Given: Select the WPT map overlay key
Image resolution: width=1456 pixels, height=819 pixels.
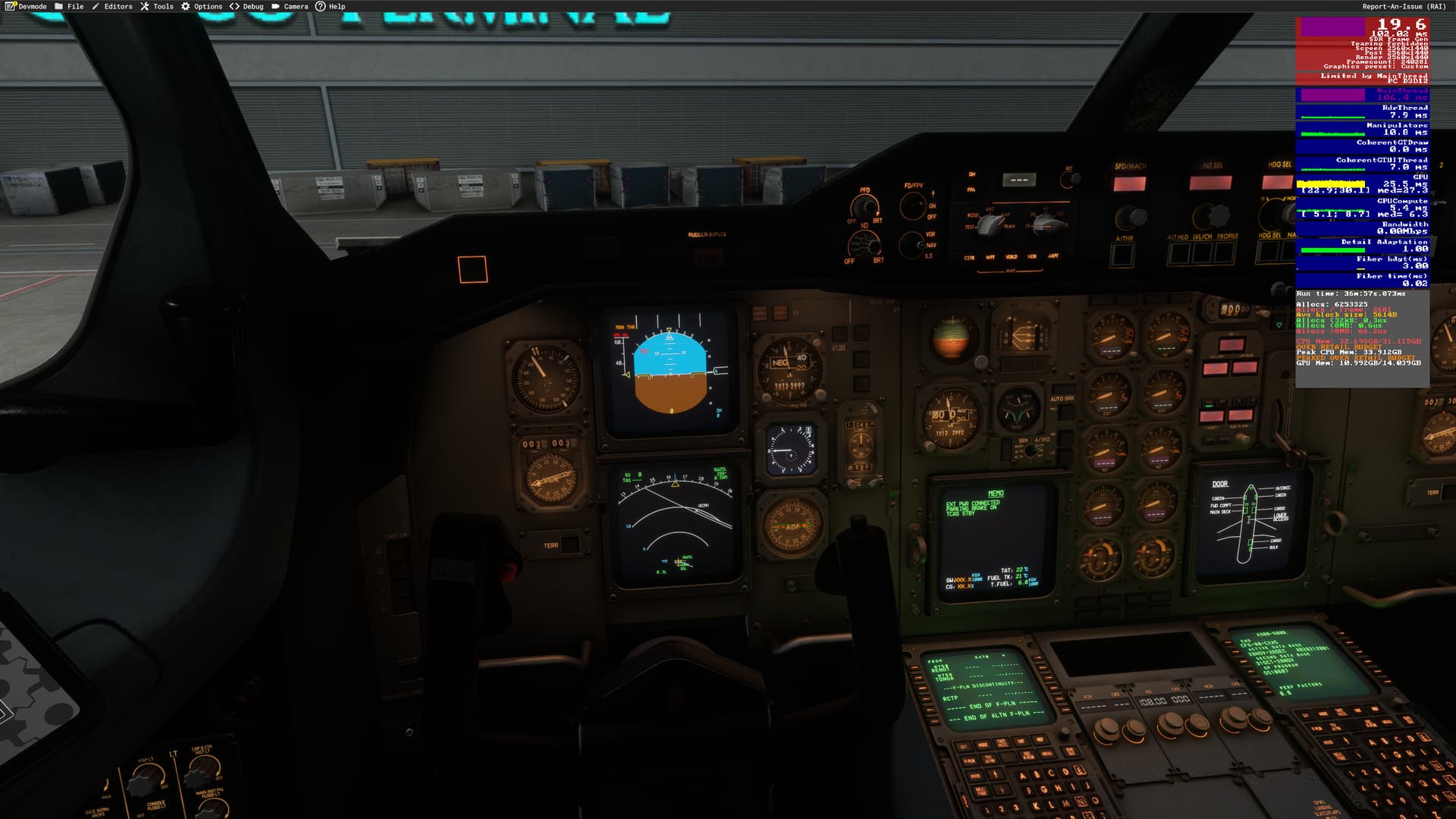Looking at the screenshot, I should coord(990,257).
